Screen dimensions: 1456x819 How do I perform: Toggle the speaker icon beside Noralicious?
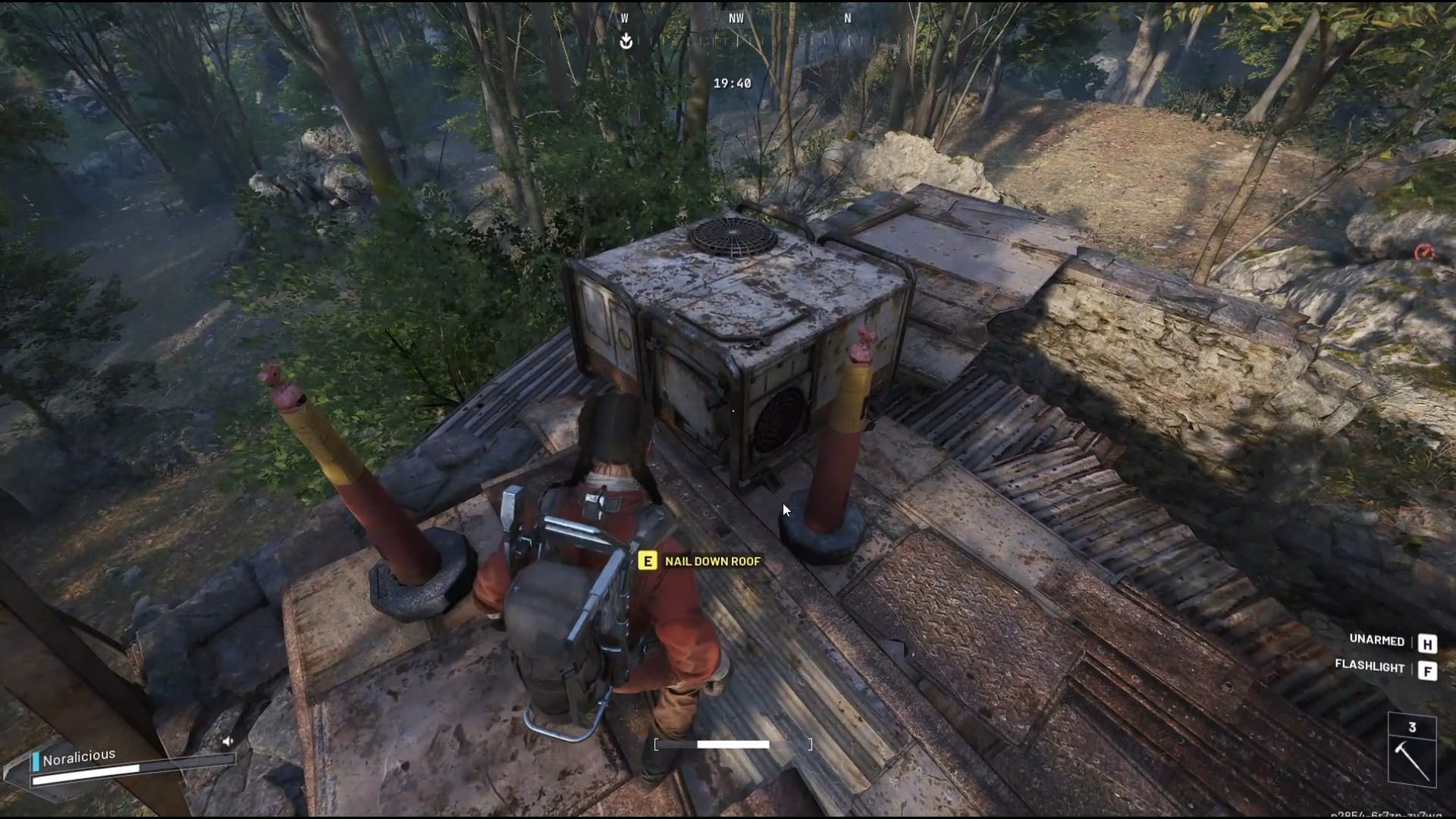coord(227,742)
